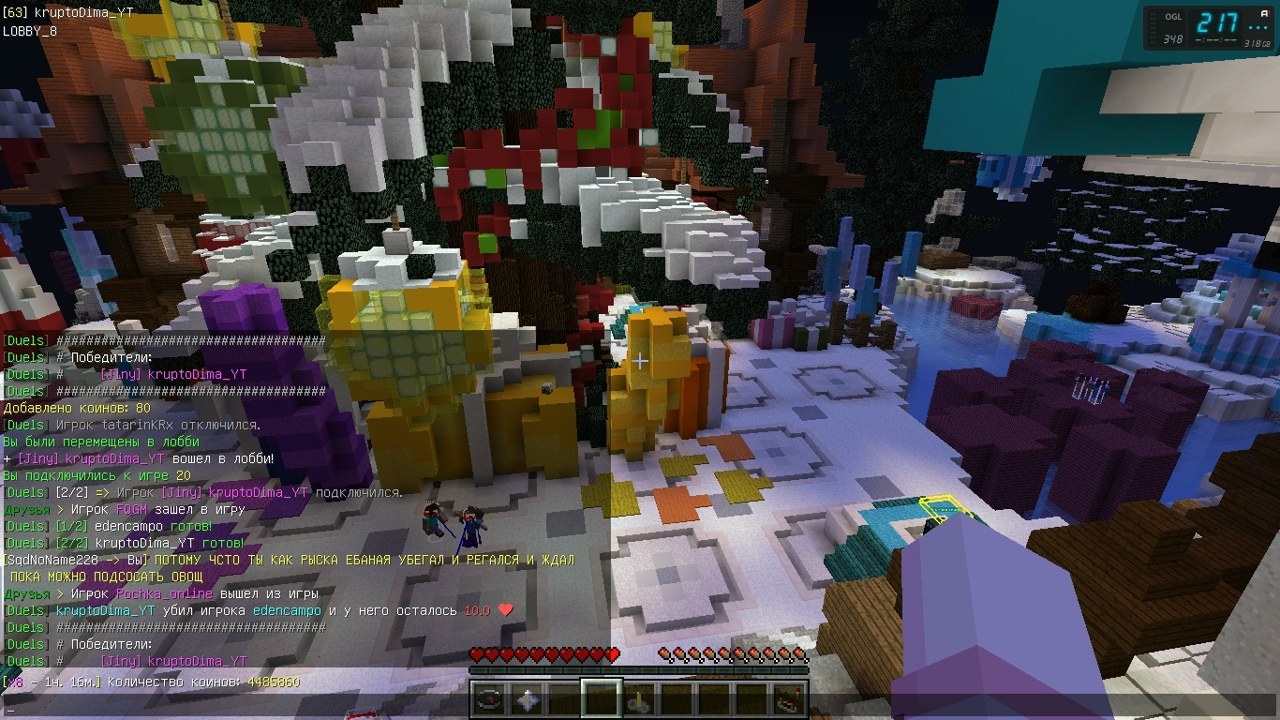Screen dimensions: 1280x720
Task: Select the redstone item in the last hotbar slot
Action: pos(790,699)
